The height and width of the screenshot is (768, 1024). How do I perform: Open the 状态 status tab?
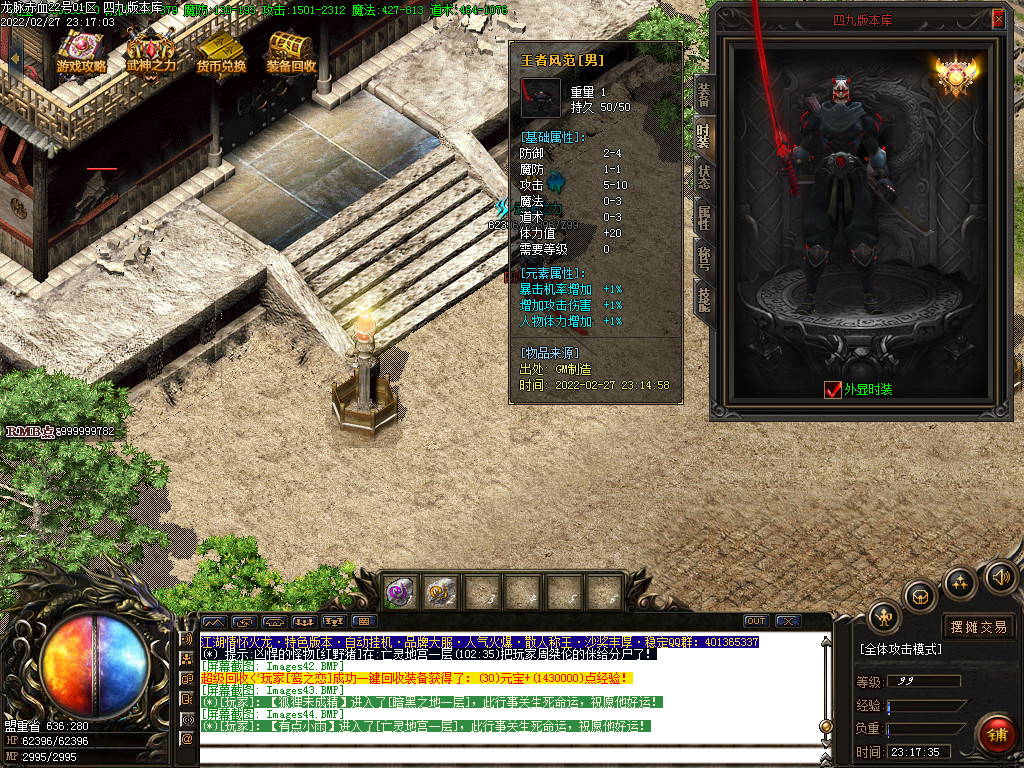click(704, 177)
